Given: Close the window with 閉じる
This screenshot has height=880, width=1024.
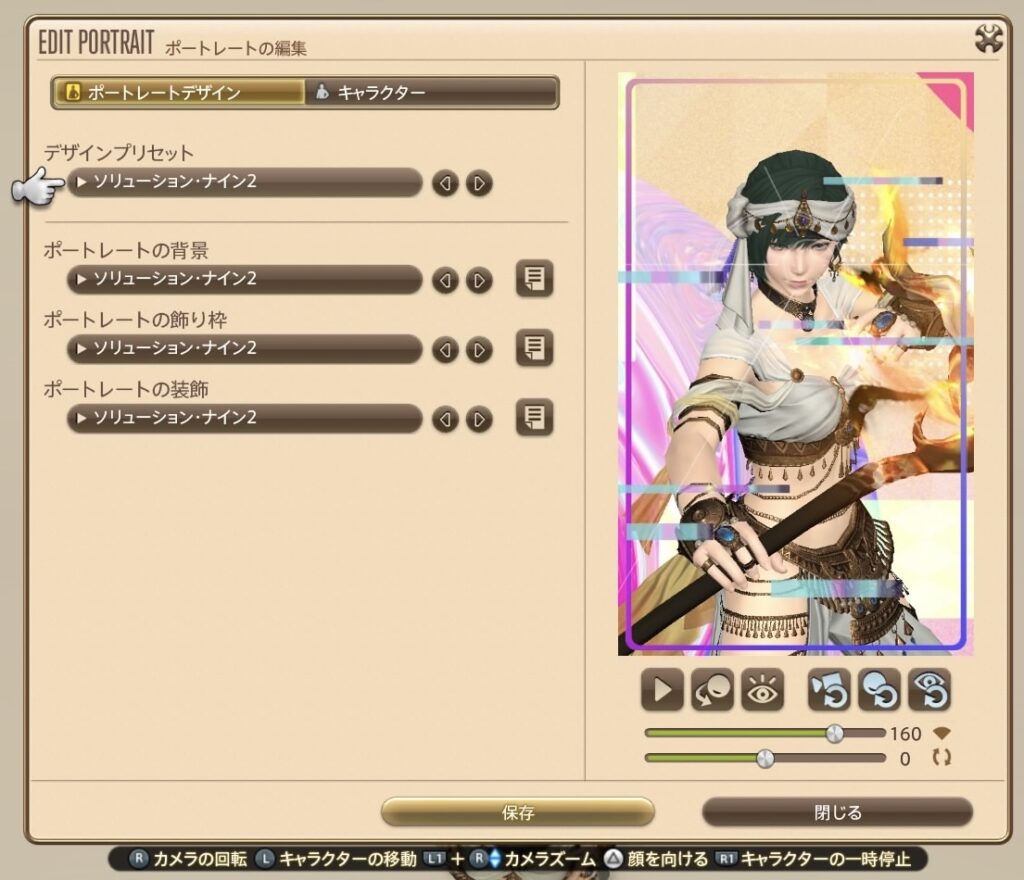Looking at the screenshot, I should [x=837, y=812].
